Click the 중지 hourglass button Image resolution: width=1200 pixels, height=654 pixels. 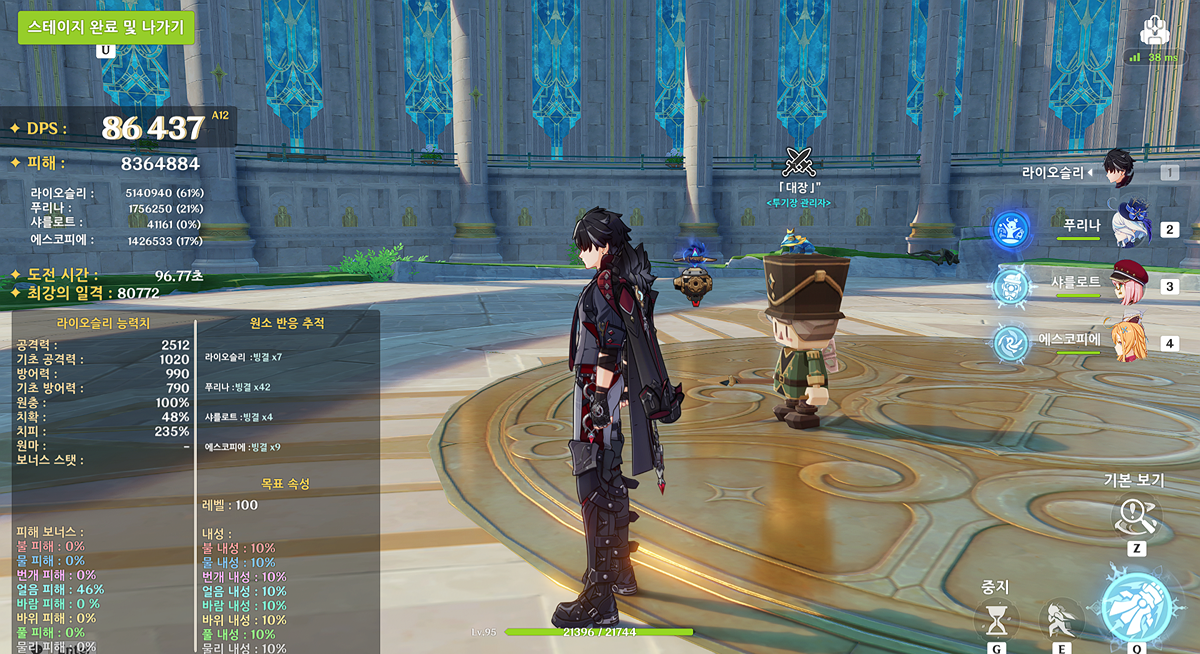pos(997,620)
